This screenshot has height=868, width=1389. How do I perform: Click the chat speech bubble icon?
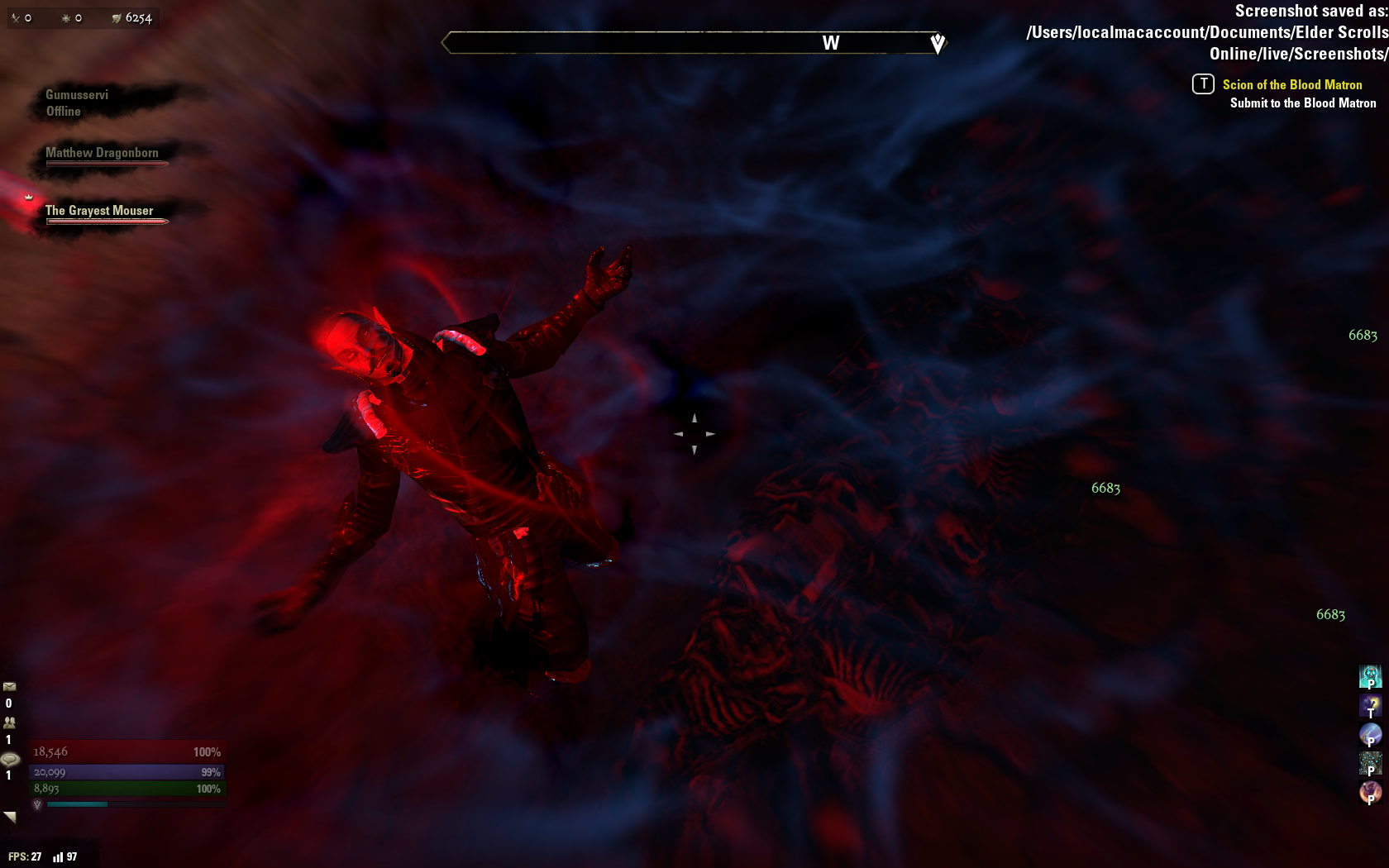pyautogui.click(x=10, y=759)
